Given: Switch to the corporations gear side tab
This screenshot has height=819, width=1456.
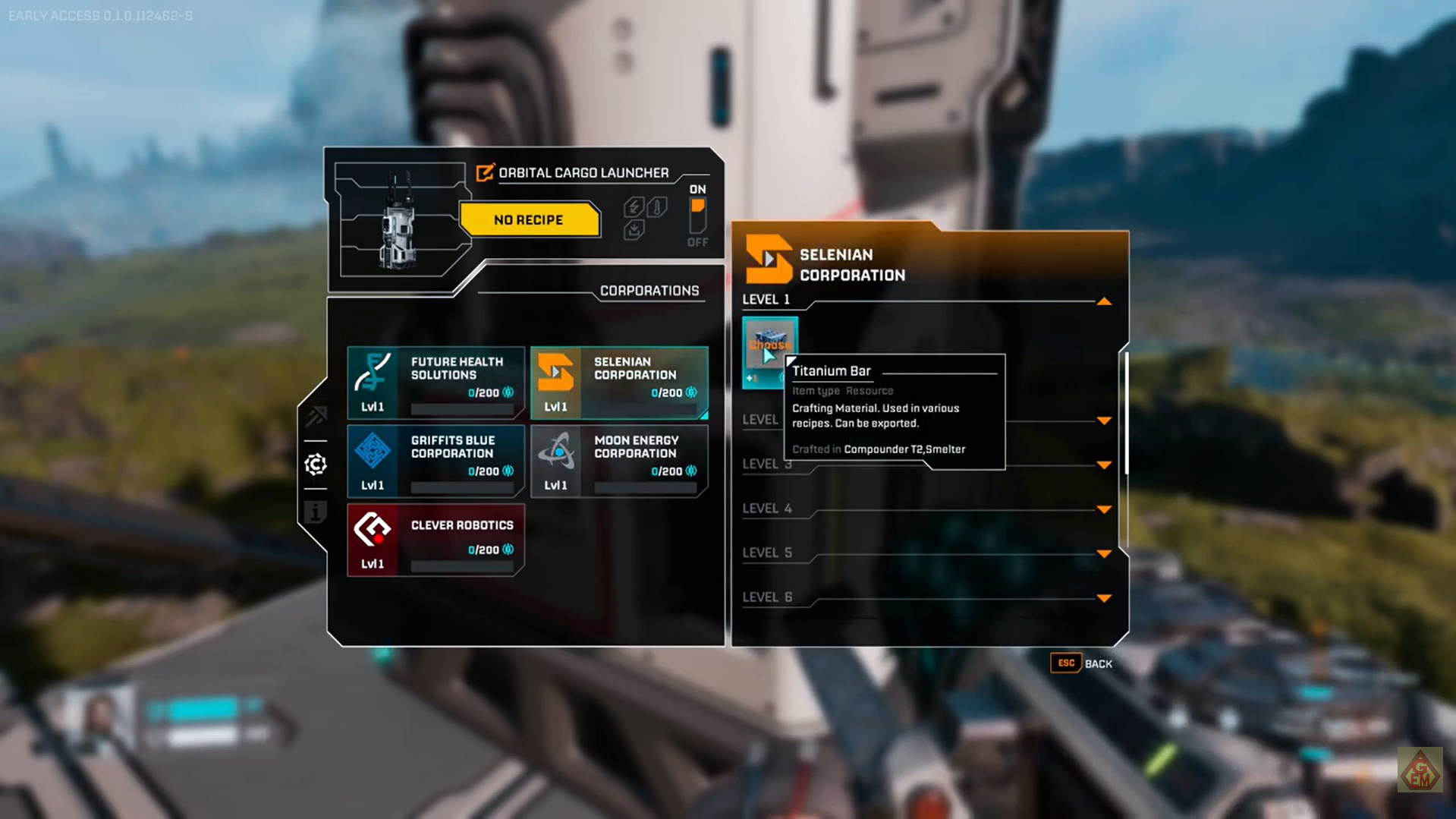Looking at the screenshot, I should [316, 465].
